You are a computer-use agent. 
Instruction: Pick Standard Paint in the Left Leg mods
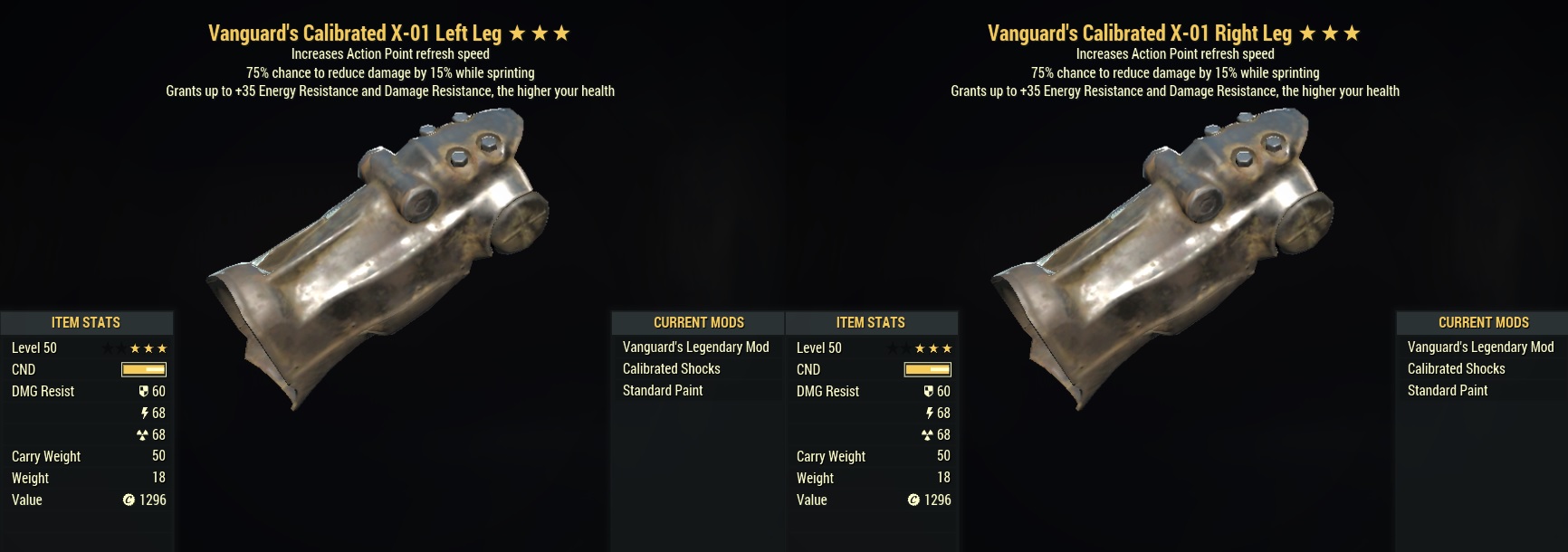tap(662, 390)
